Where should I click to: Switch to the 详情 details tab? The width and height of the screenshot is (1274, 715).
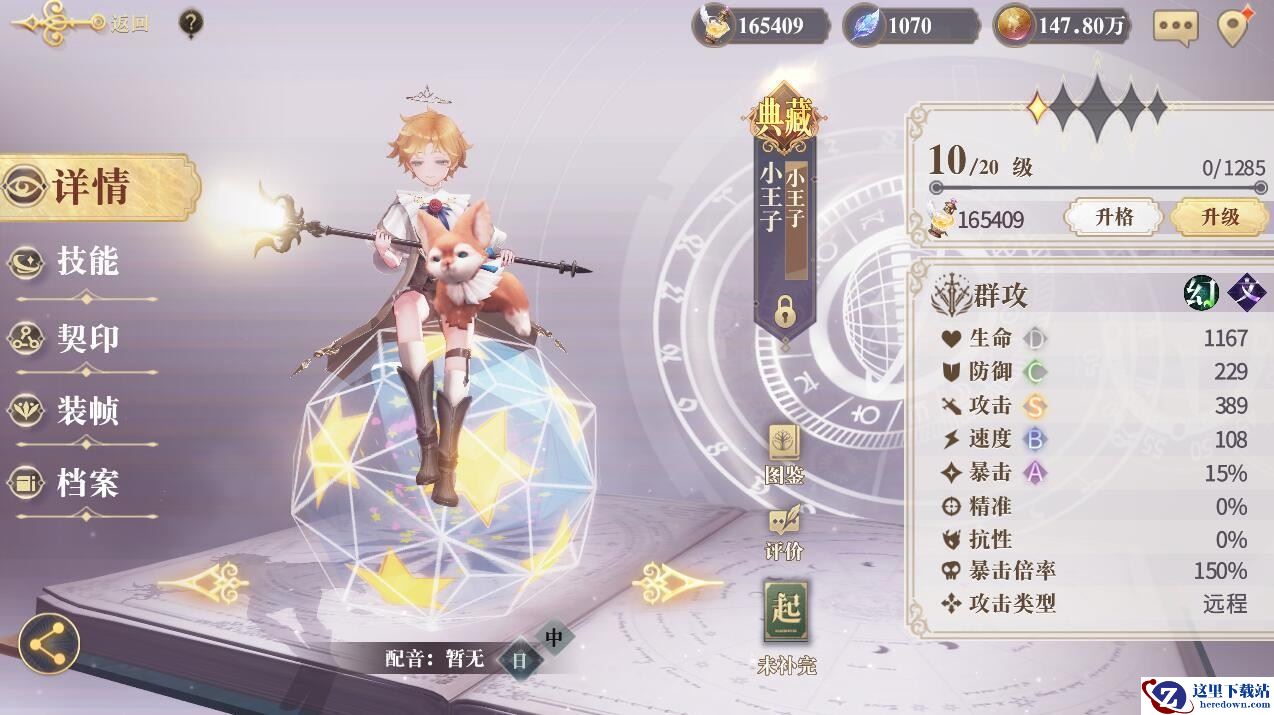pyautogui.click(x=93, y=187)
